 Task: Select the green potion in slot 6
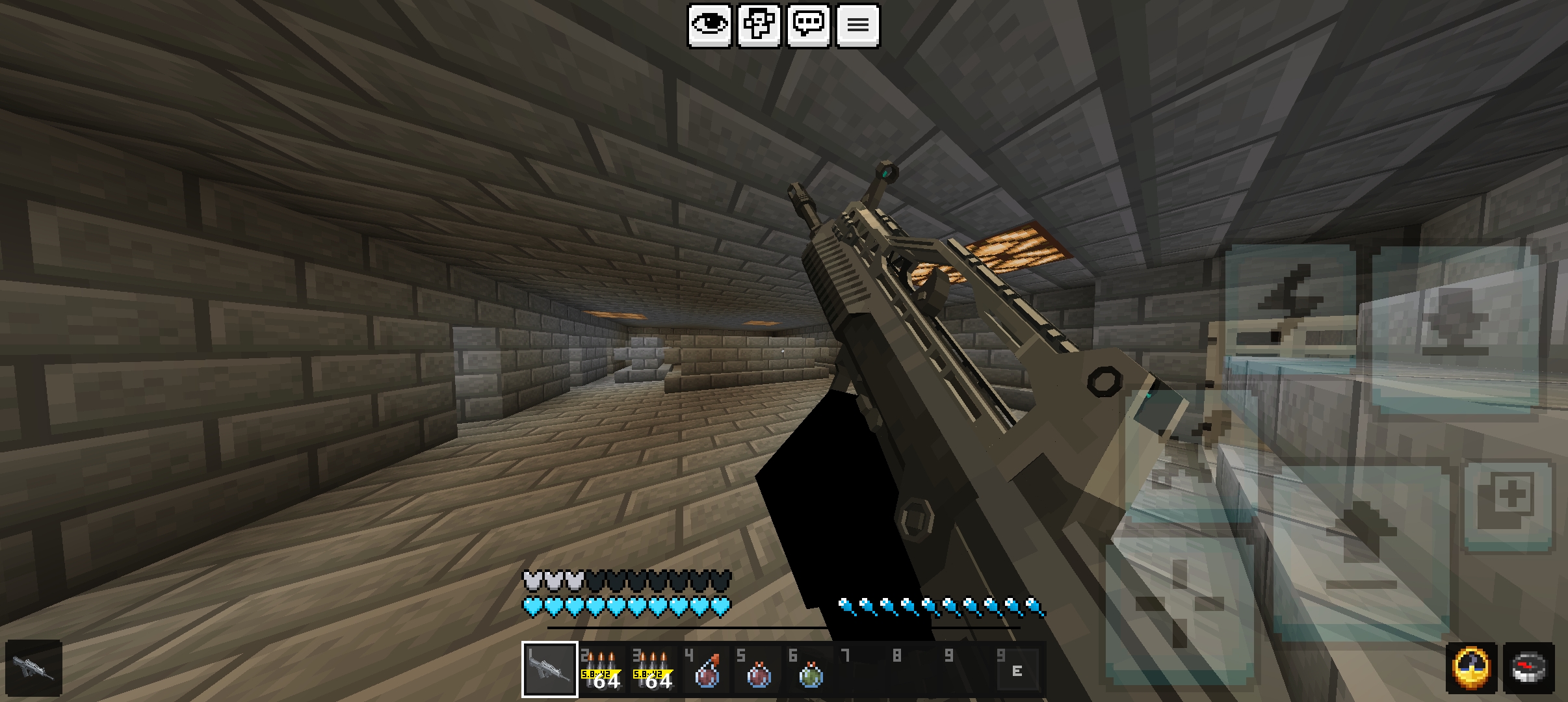810,671
